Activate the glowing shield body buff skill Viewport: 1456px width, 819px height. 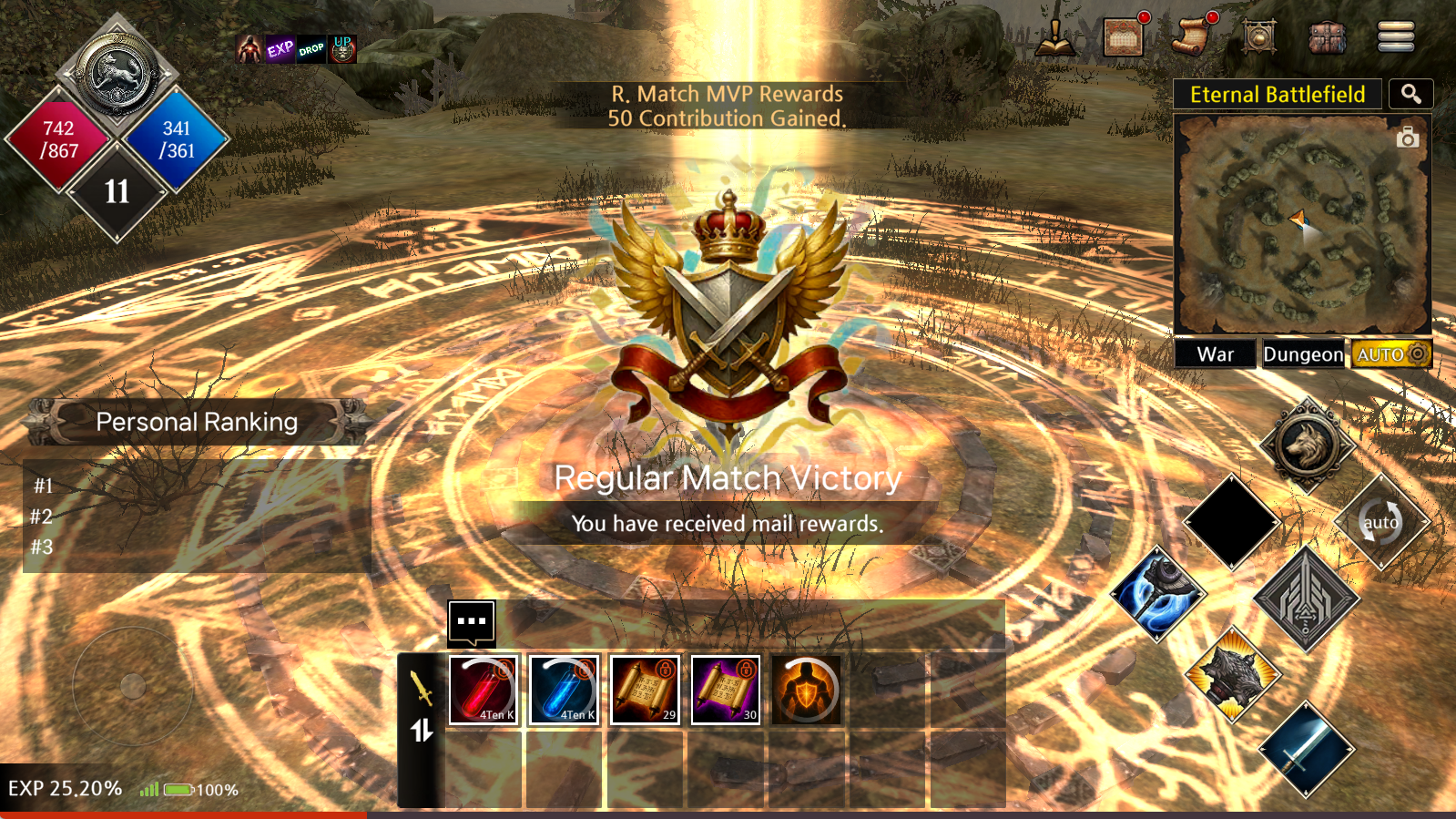coord(806,690)
